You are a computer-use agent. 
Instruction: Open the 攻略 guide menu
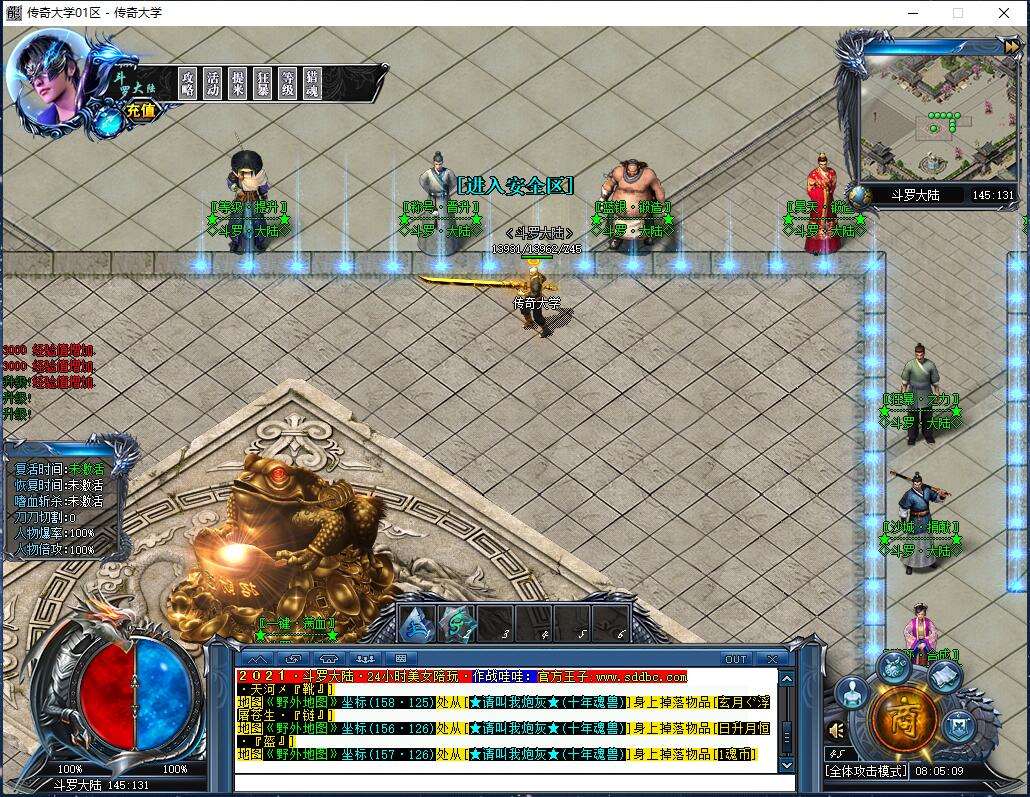[188, 83]
